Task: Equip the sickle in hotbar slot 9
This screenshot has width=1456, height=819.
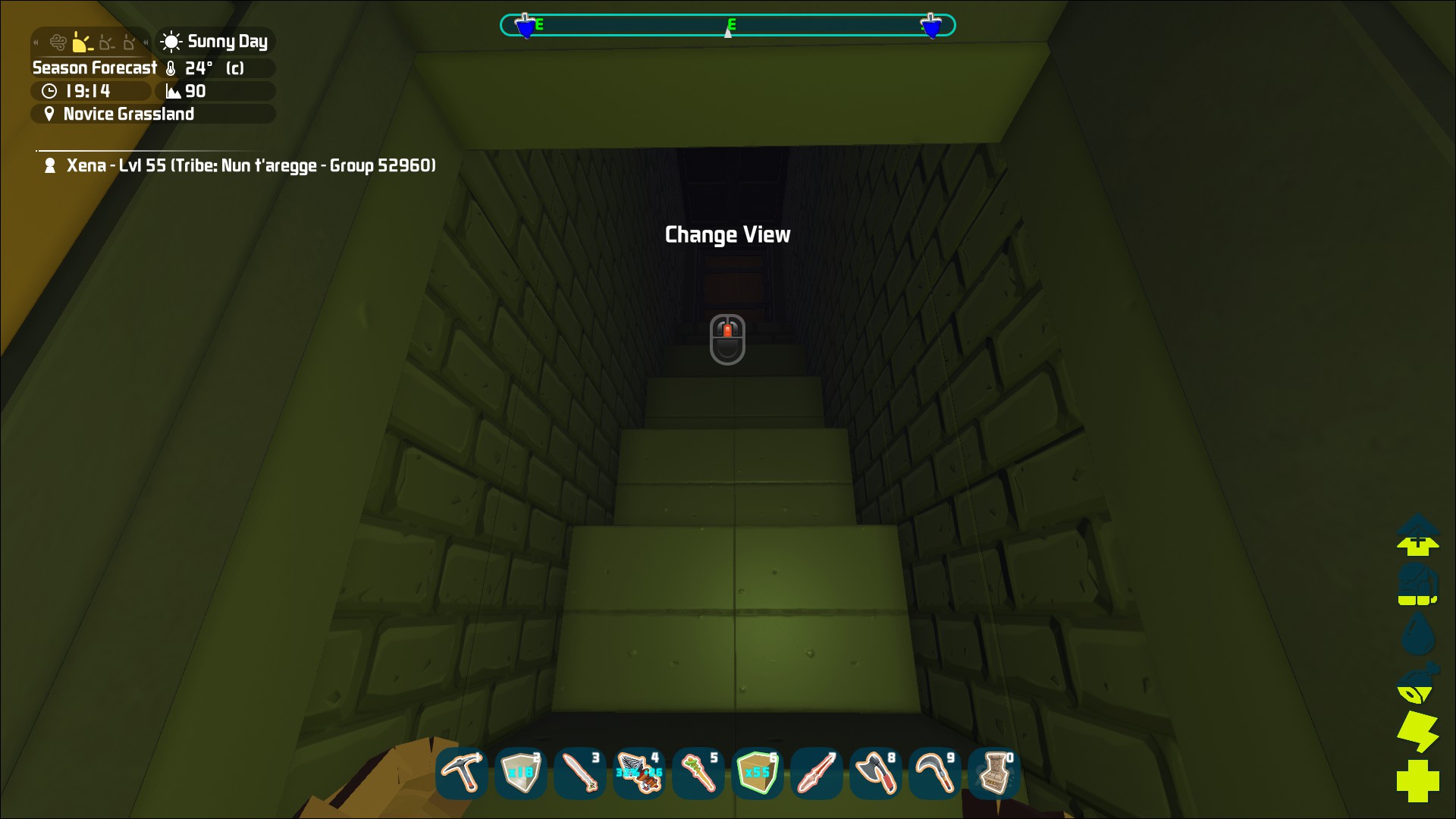Action: (934, 773)
